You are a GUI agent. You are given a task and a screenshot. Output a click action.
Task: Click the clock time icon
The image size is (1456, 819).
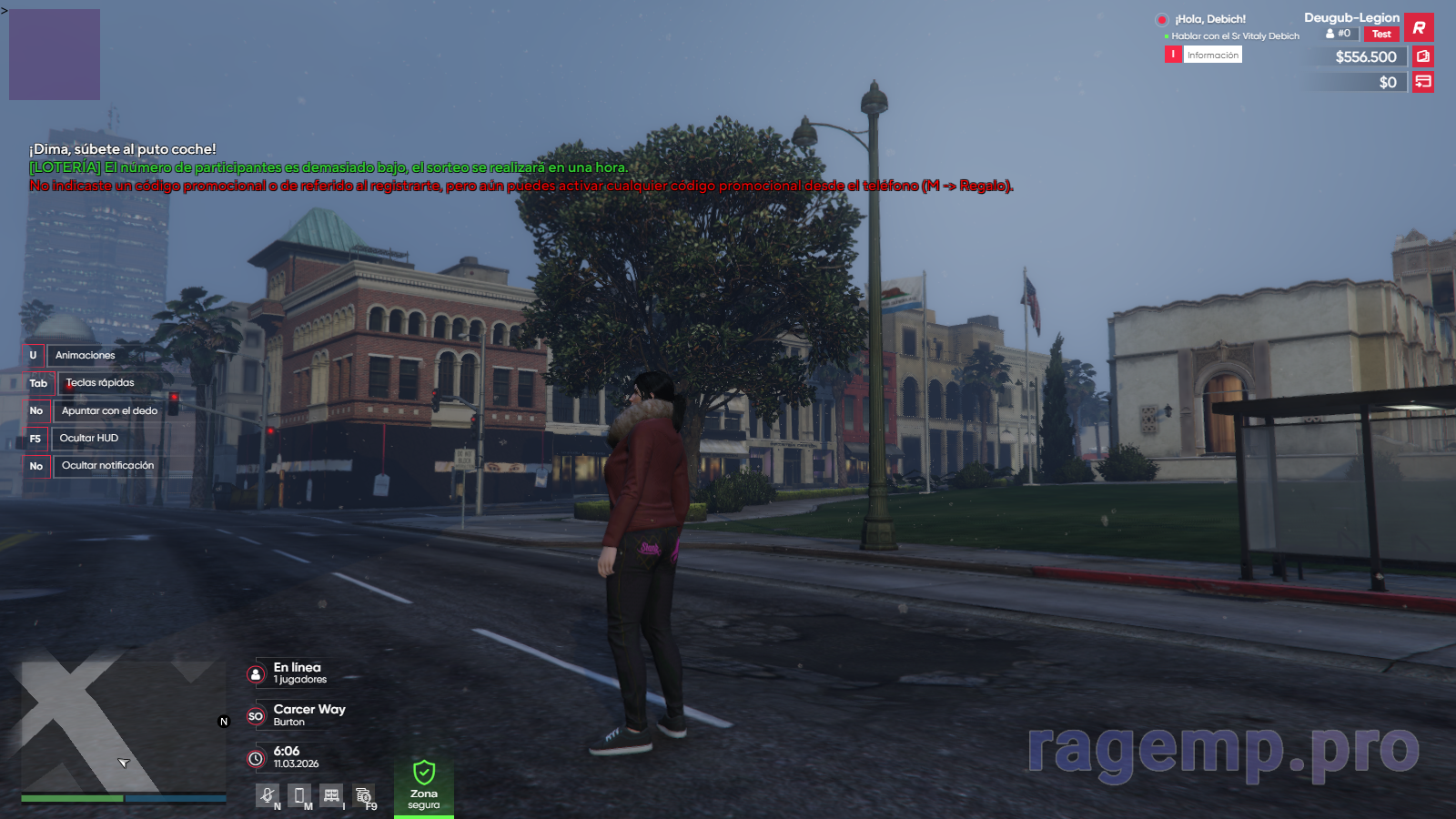(x=256, y=758)
